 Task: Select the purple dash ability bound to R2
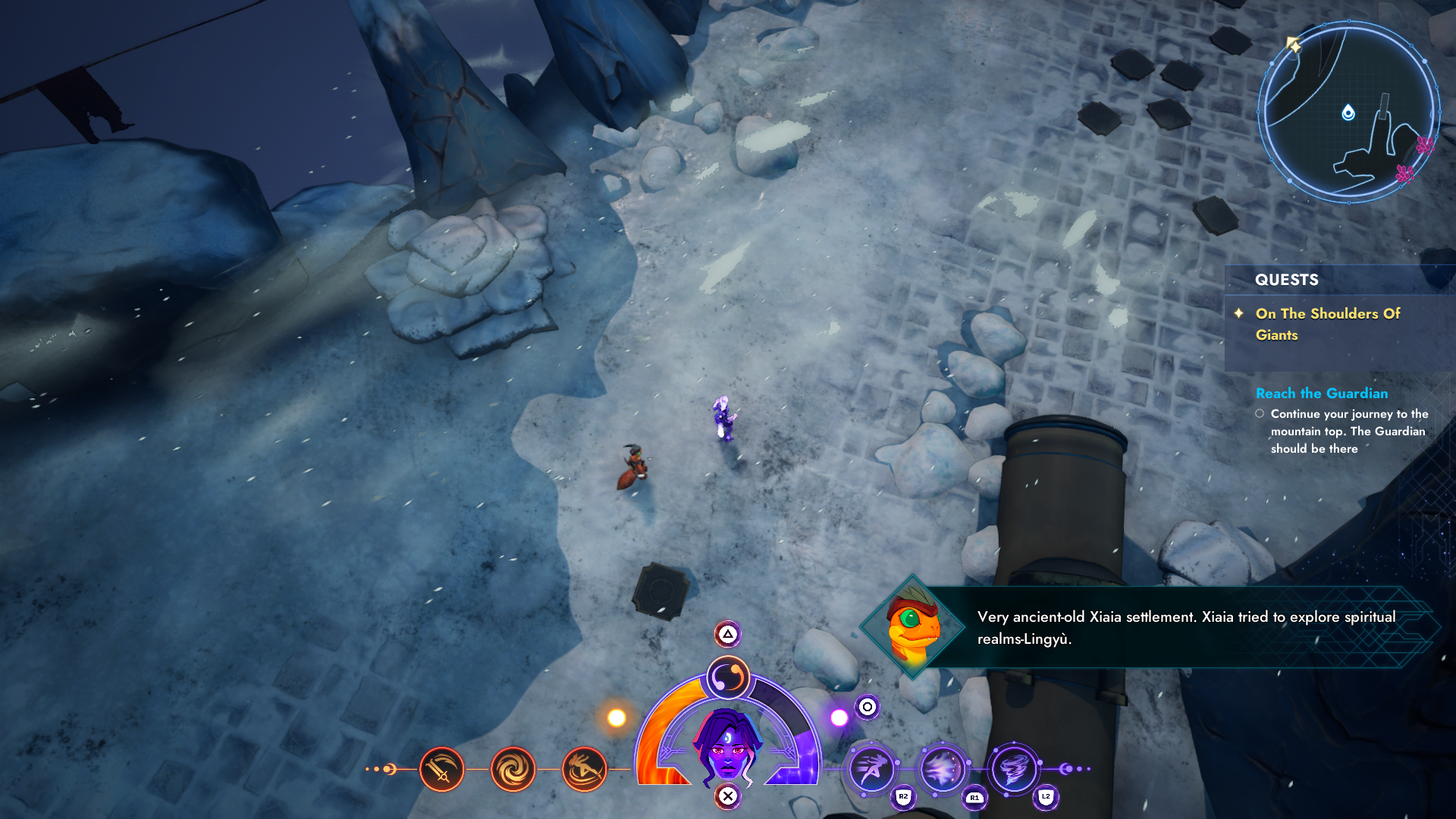pos(872,770)
